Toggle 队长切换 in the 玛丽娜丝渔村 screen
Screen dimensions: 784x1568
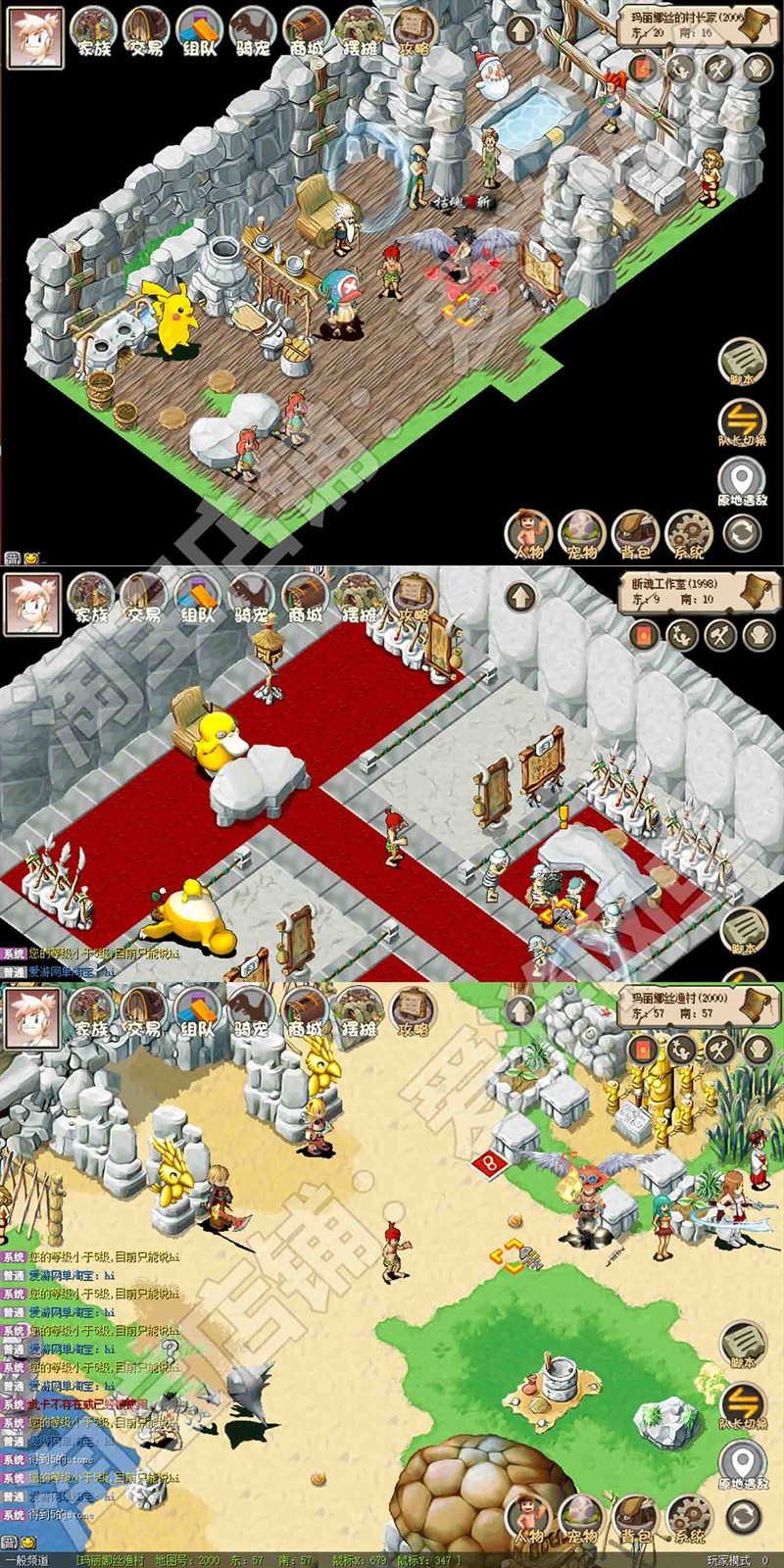click(x=742, y=1405)
